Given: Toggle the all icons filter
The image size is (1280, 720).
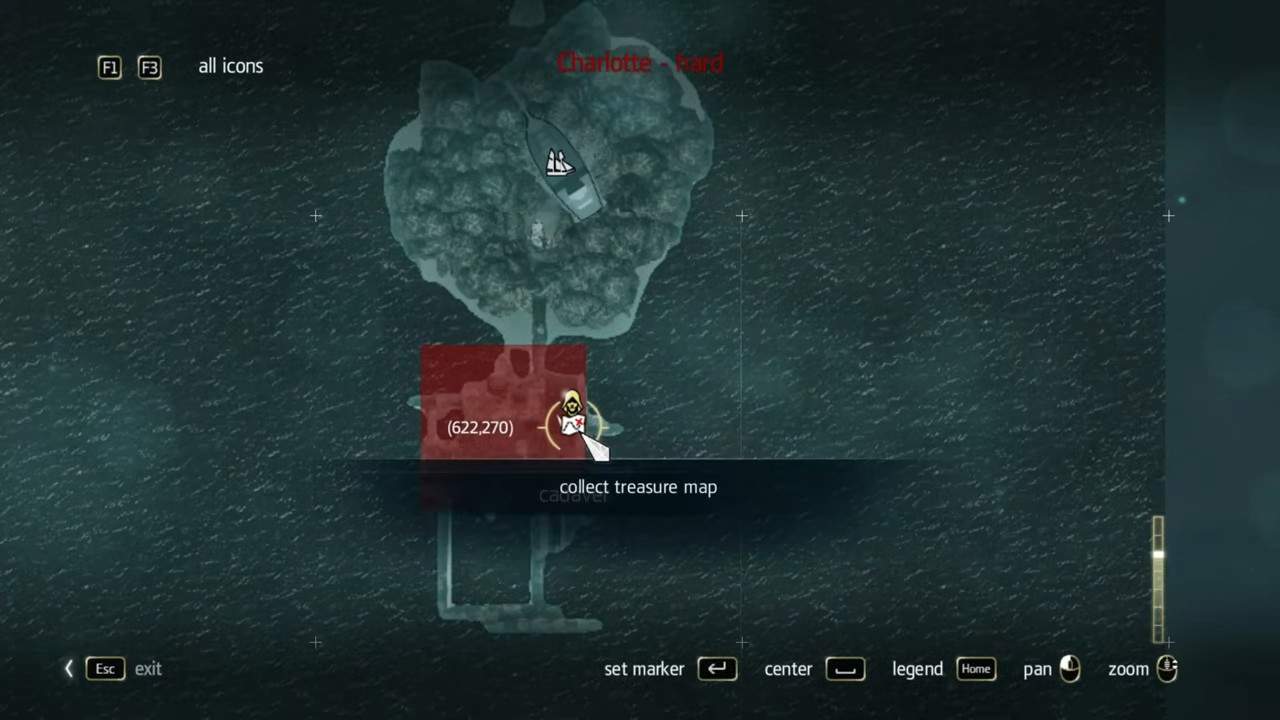Looking at the screenshot, I should tap(230, 66).
